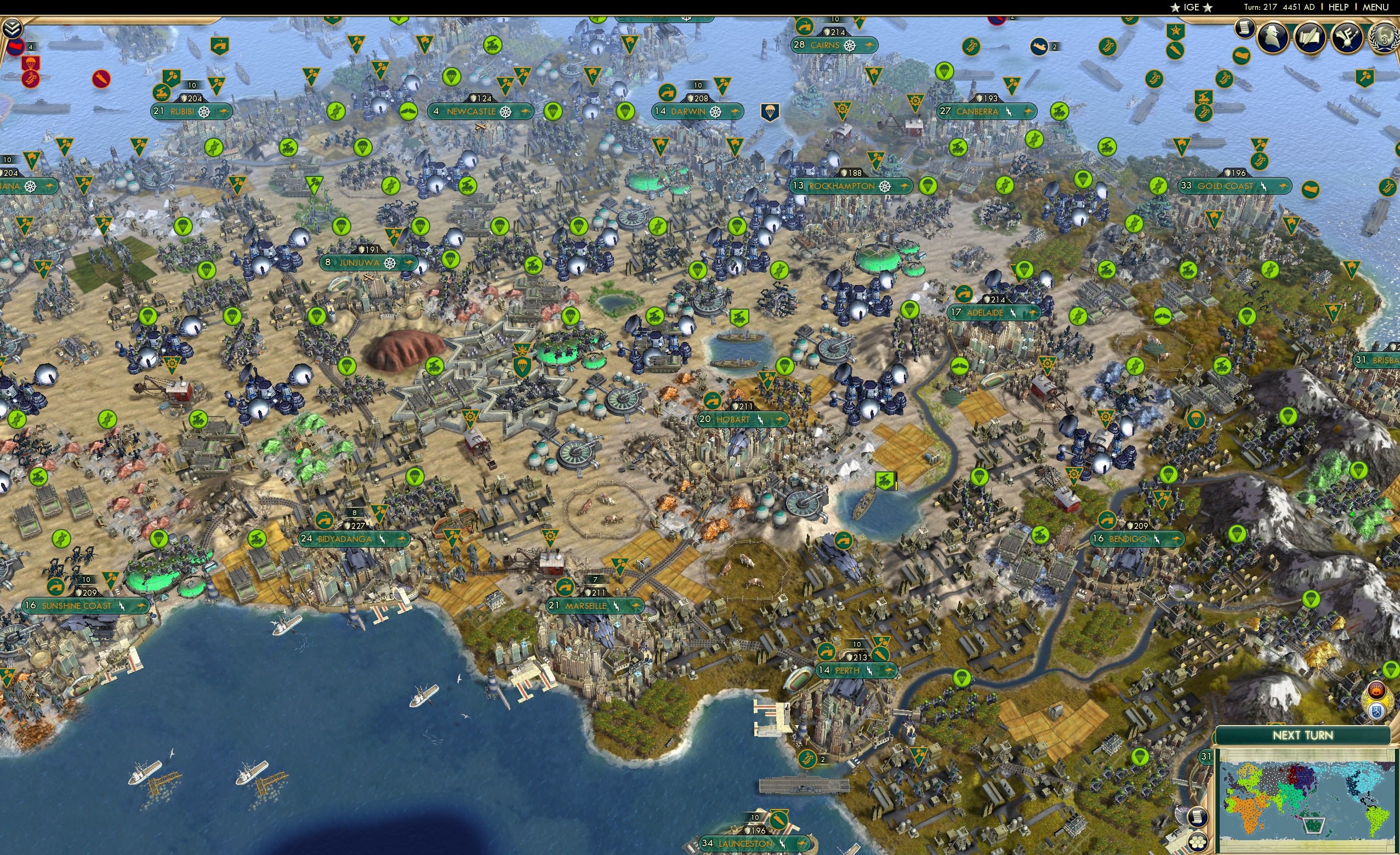The width and height of the screenshot is (1400, 855).
Task: Collapse the unit panel with the double-chevron icon
Action: (12, 27)
